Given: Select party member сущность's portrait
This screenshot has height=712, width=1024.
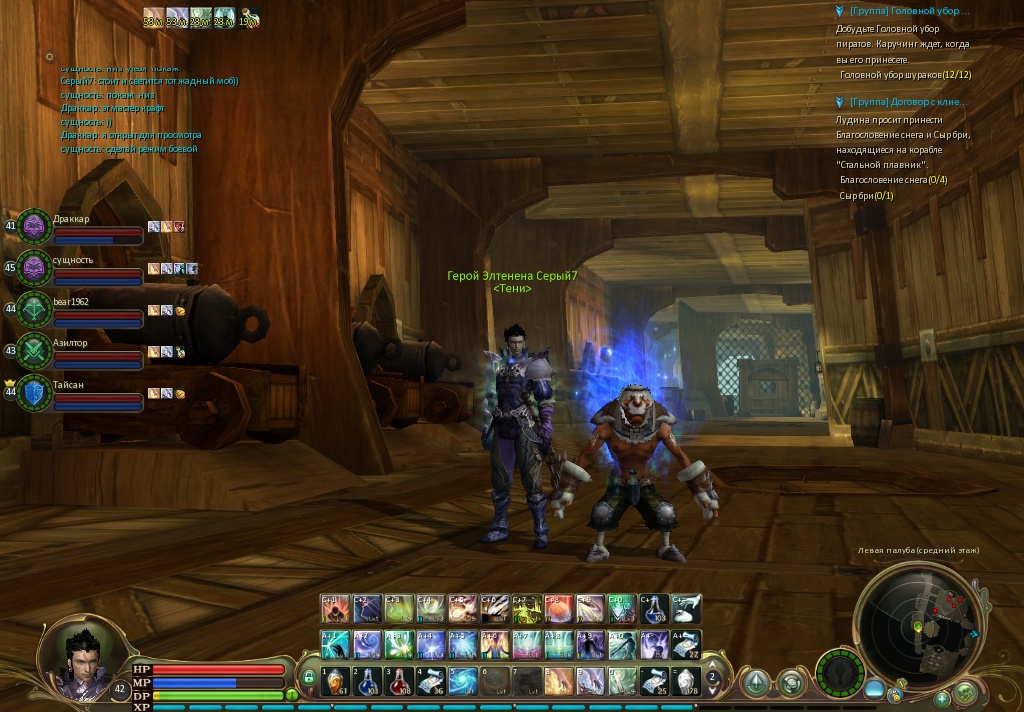Looking at the screenshot, I should (x=34, y=268).
